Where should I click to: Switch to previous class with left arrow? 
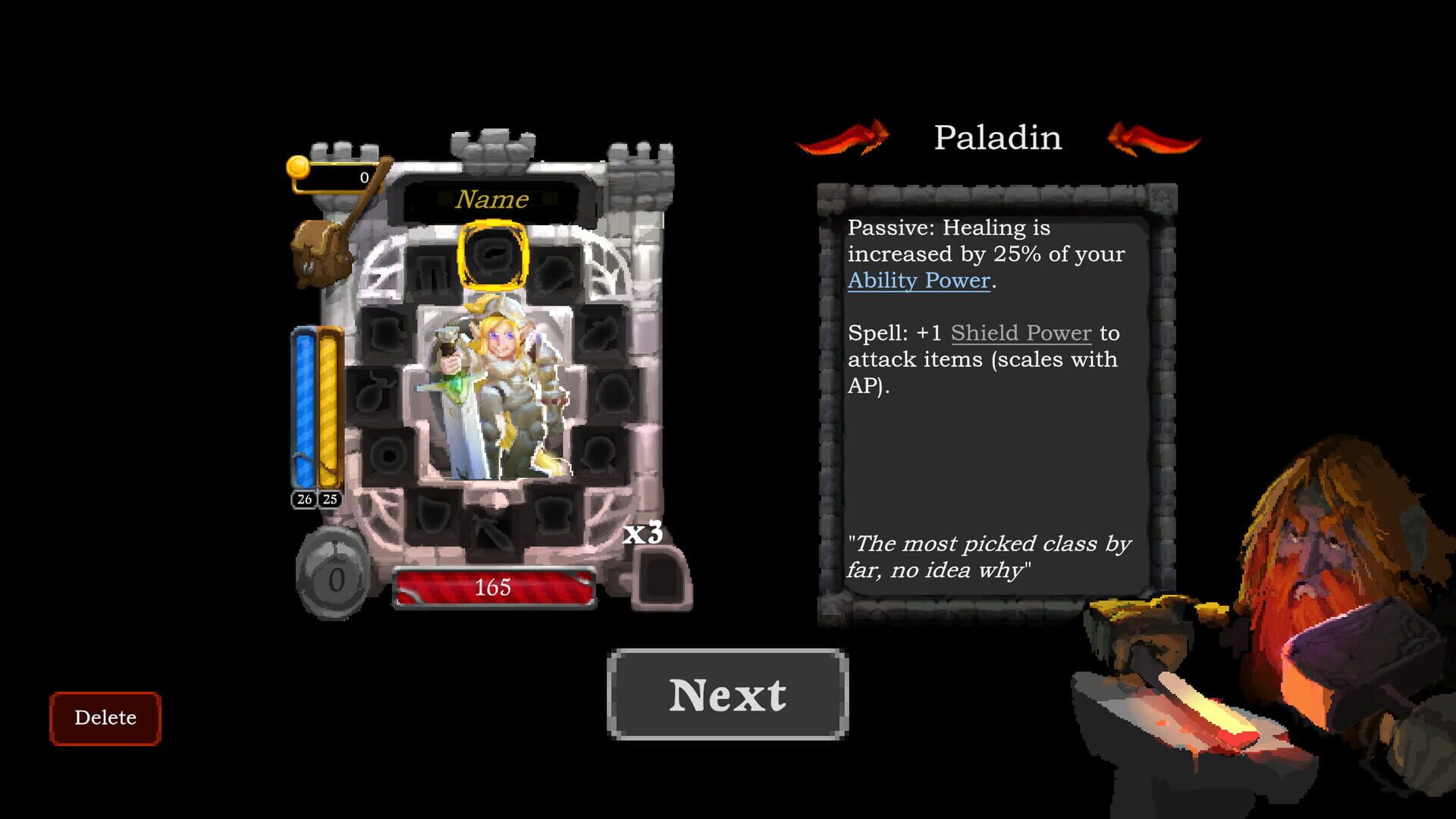(842, 140)
